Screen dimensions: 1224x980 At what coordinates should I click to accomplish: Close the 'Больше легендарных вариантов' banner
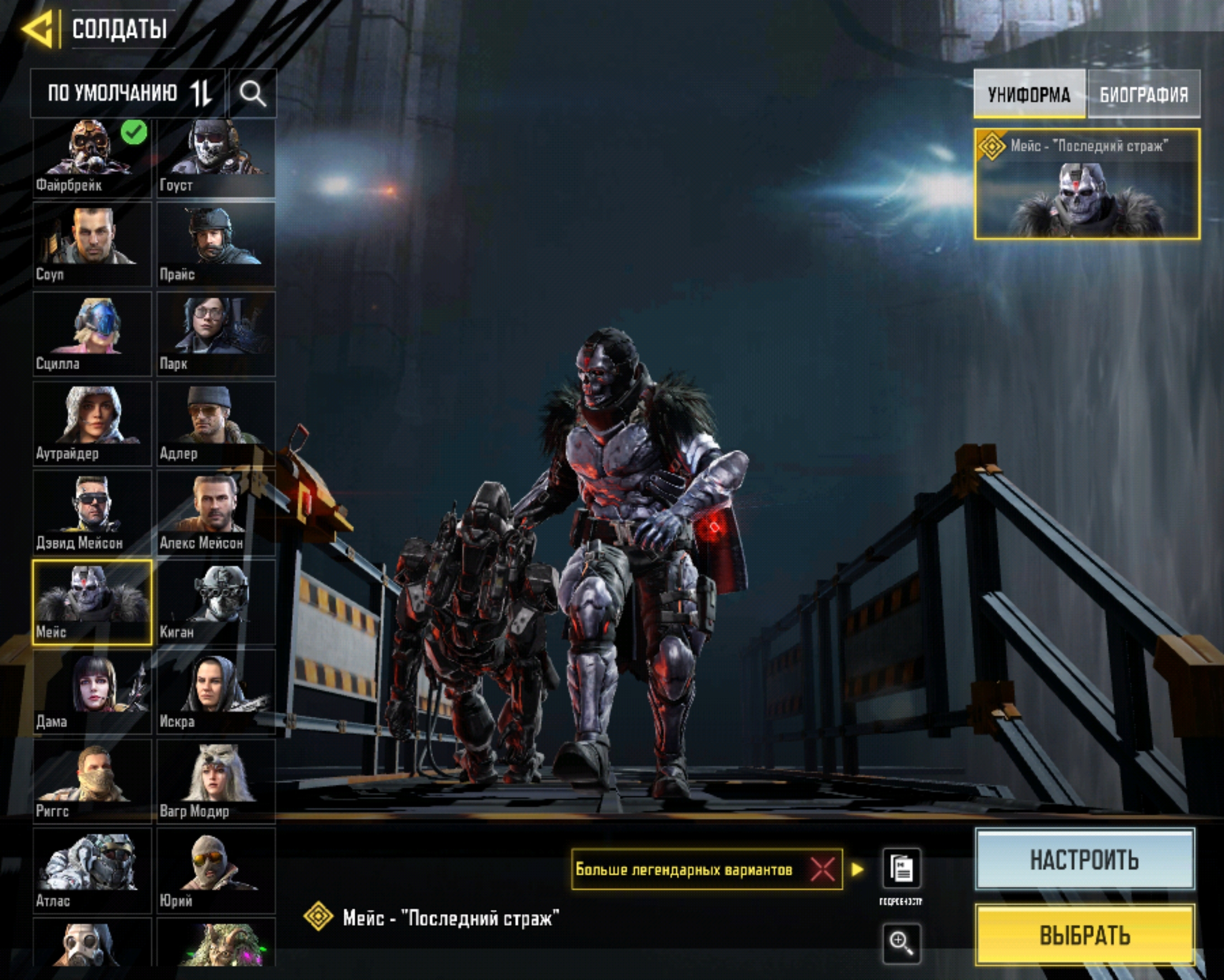click(x=823, y=869)
